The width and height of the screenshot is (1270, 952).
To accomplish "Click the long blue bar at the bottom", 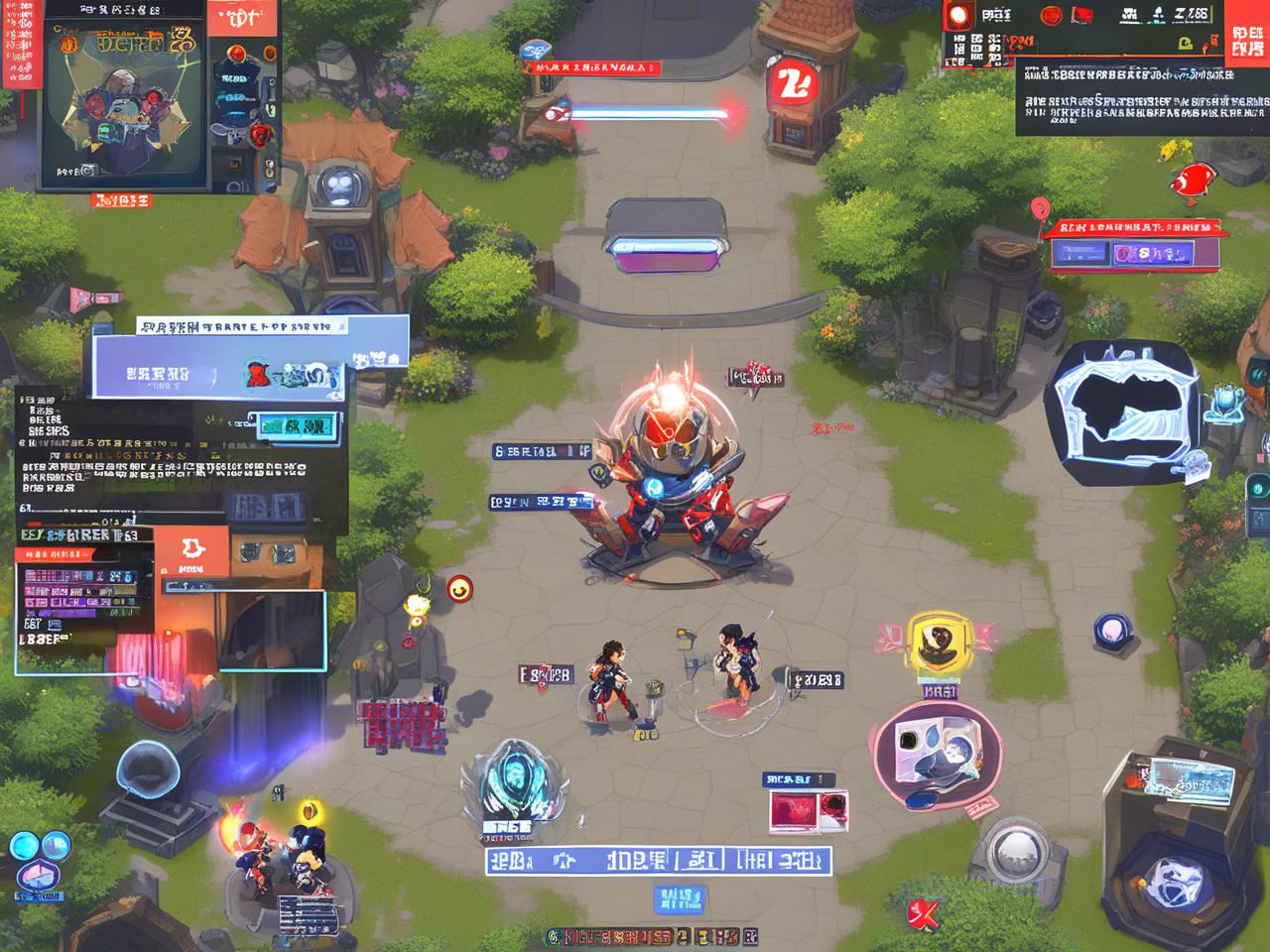I will (657, 860).
